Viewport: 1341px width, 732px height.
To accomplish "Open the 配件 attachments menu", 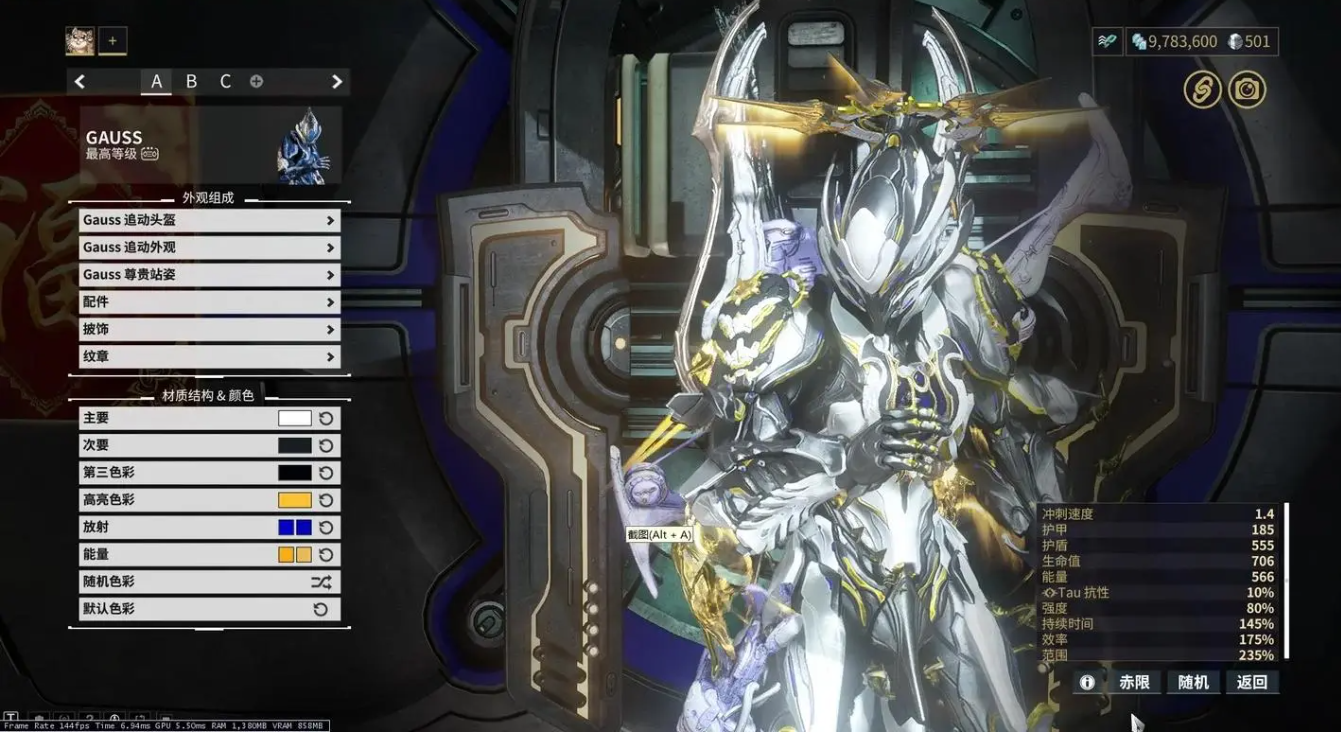I will pyautogui.click(x=209, y=302).
